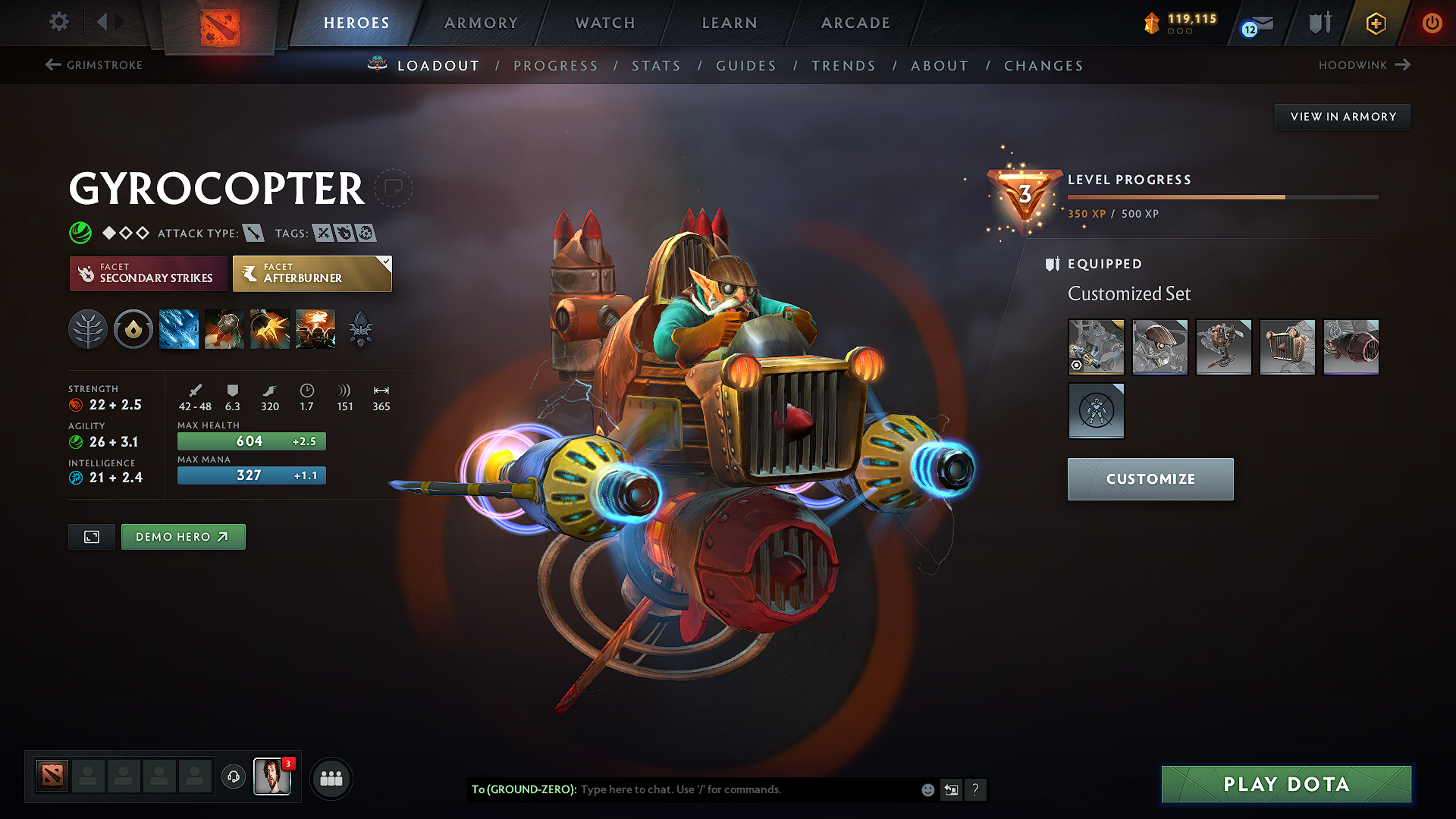The height and width of the screenshot is (819, 1456).
Task: Go back to Grimstroke's page
Action: click(x=93, y=65)
